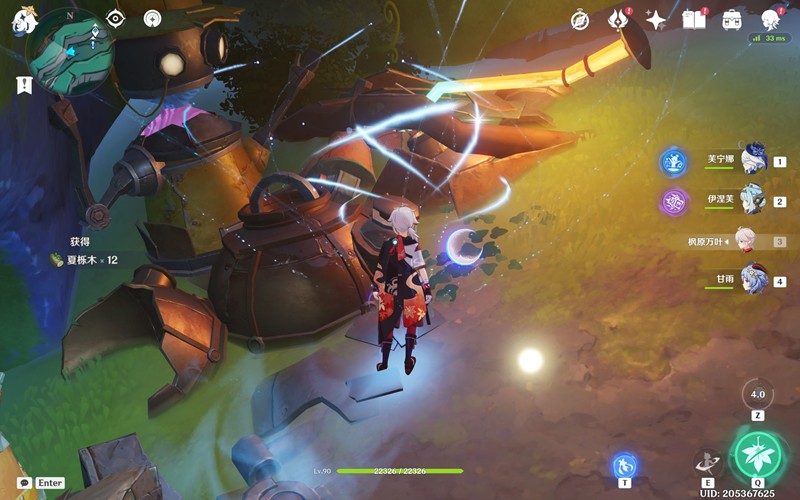800x500 pixels.
Task: Open the inventory bag icon
Action: (731, 20)
